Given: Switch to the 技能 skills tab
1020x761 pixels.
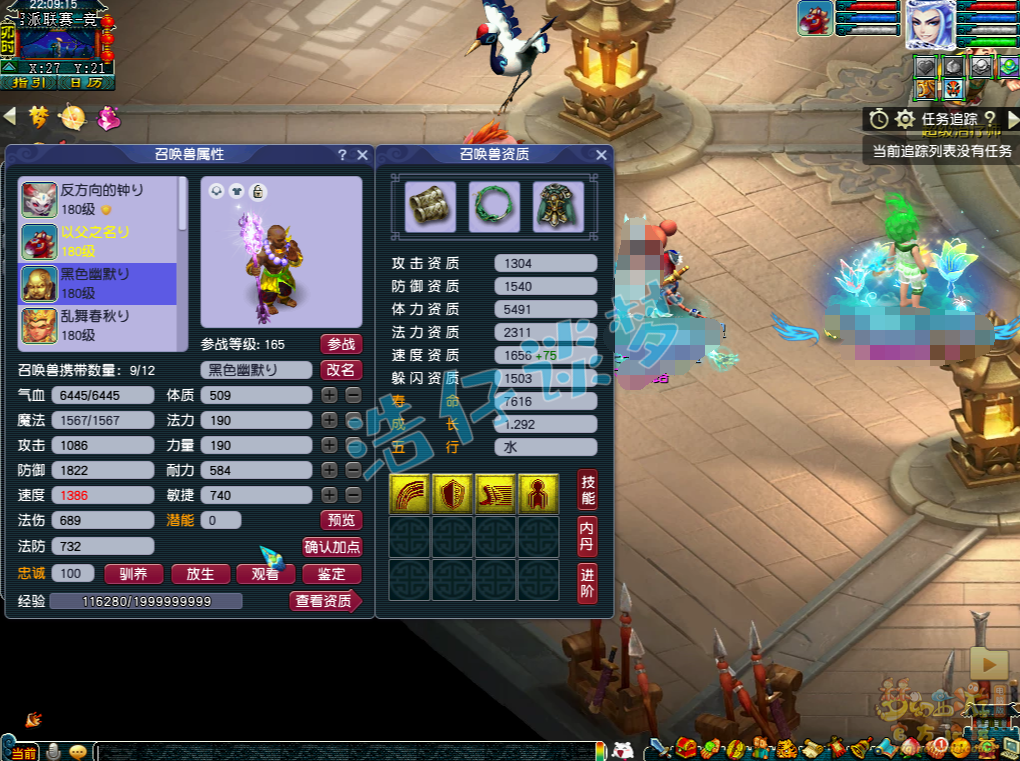Looking at the screenshot, I should [x=588, y=490].
